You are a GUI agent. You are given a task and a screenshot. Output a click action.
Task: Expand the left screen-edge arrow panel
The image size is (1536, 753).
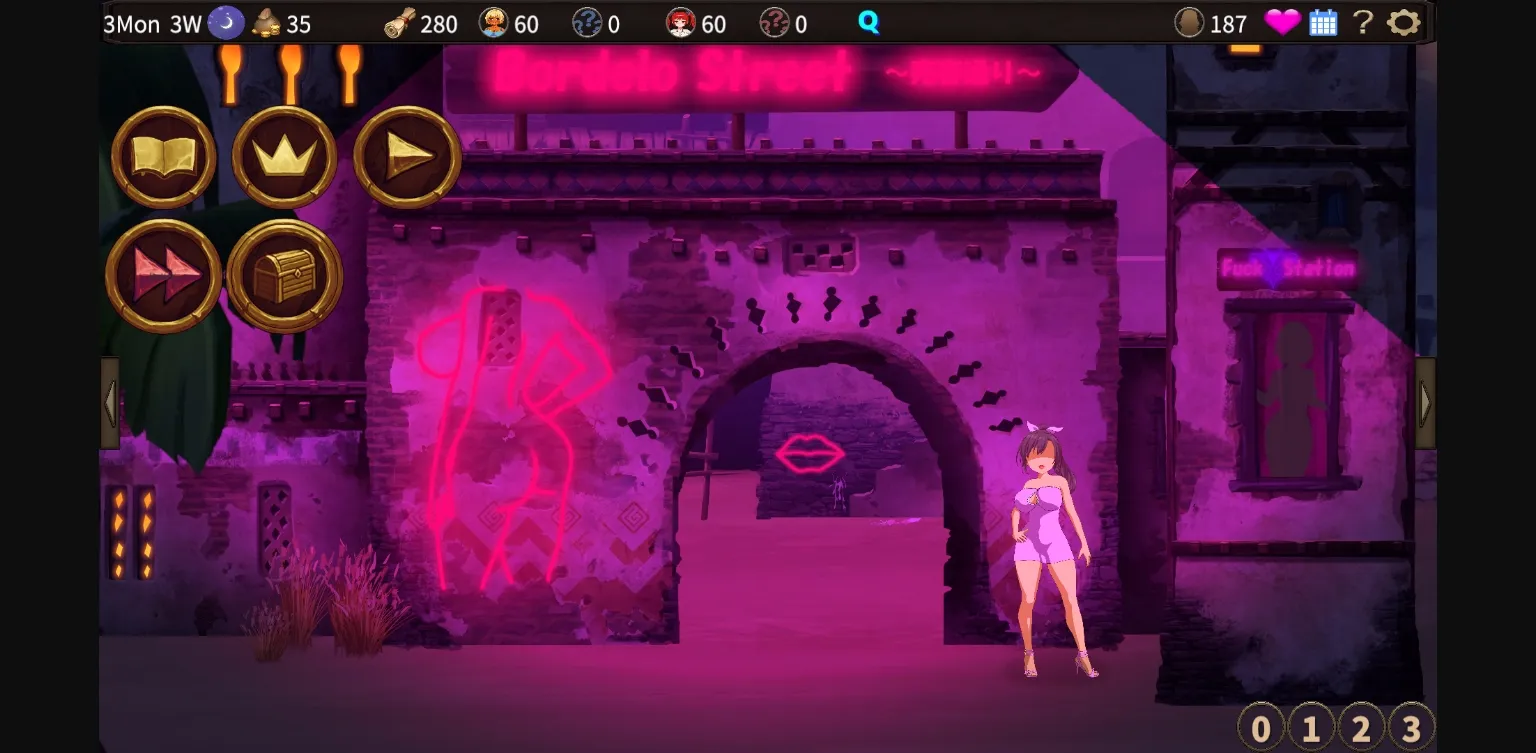108,401
